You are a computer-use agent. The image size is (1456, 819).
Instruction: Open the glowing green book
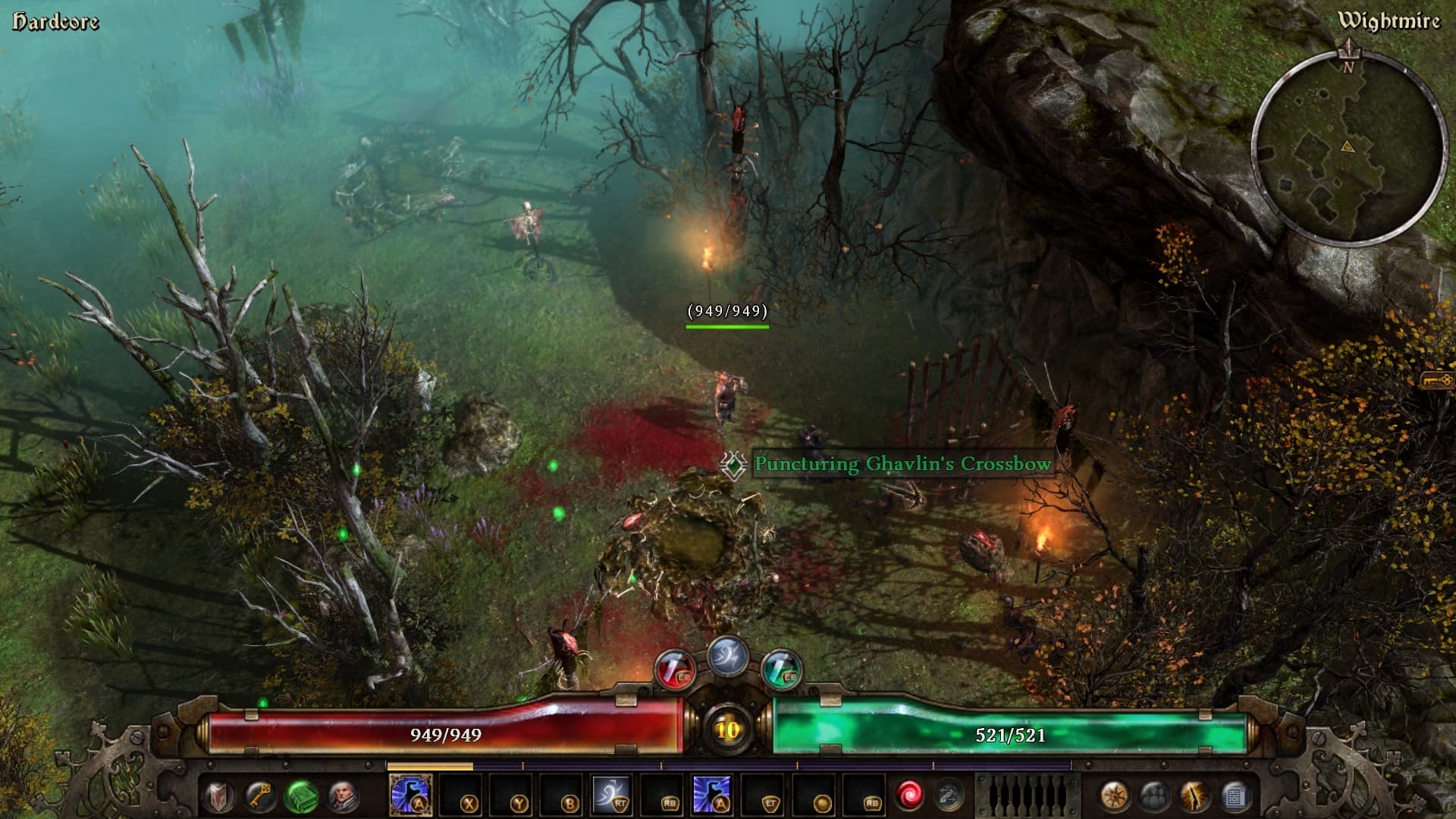[x=301, y=796]
